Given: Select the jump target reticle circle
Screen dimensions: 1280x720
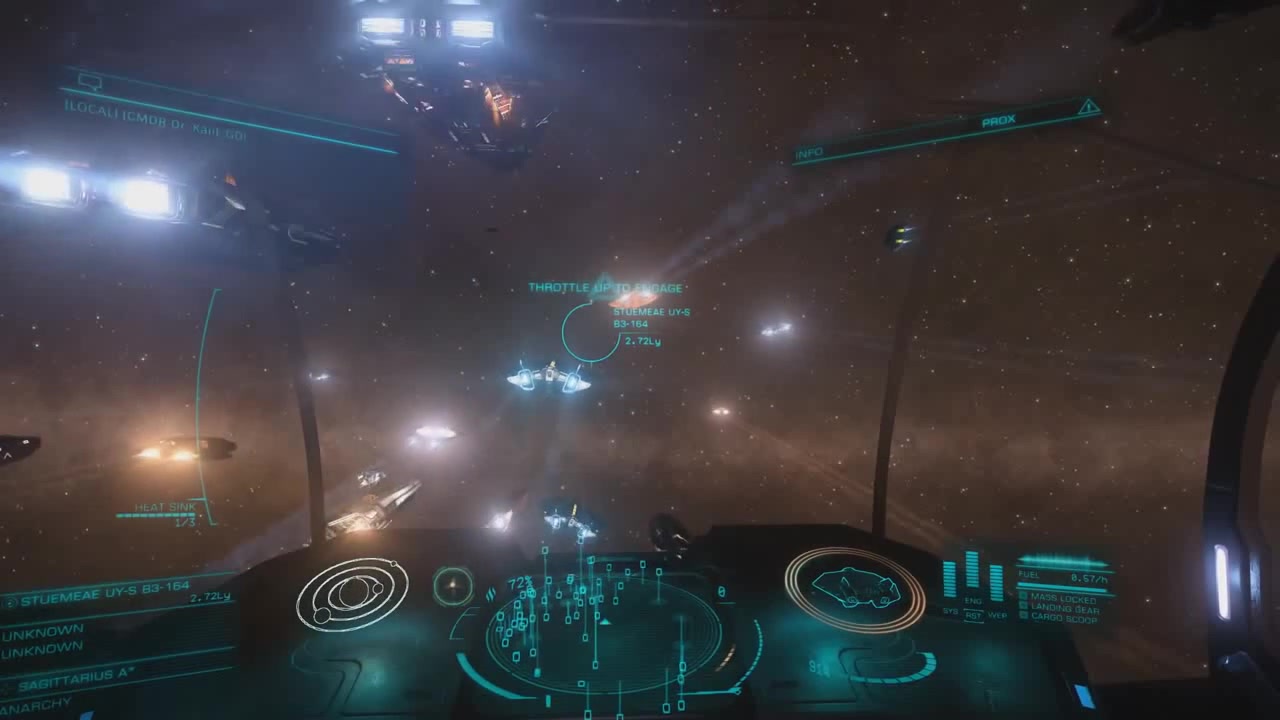Looking at the screenshot, I should tap(590, 331).
